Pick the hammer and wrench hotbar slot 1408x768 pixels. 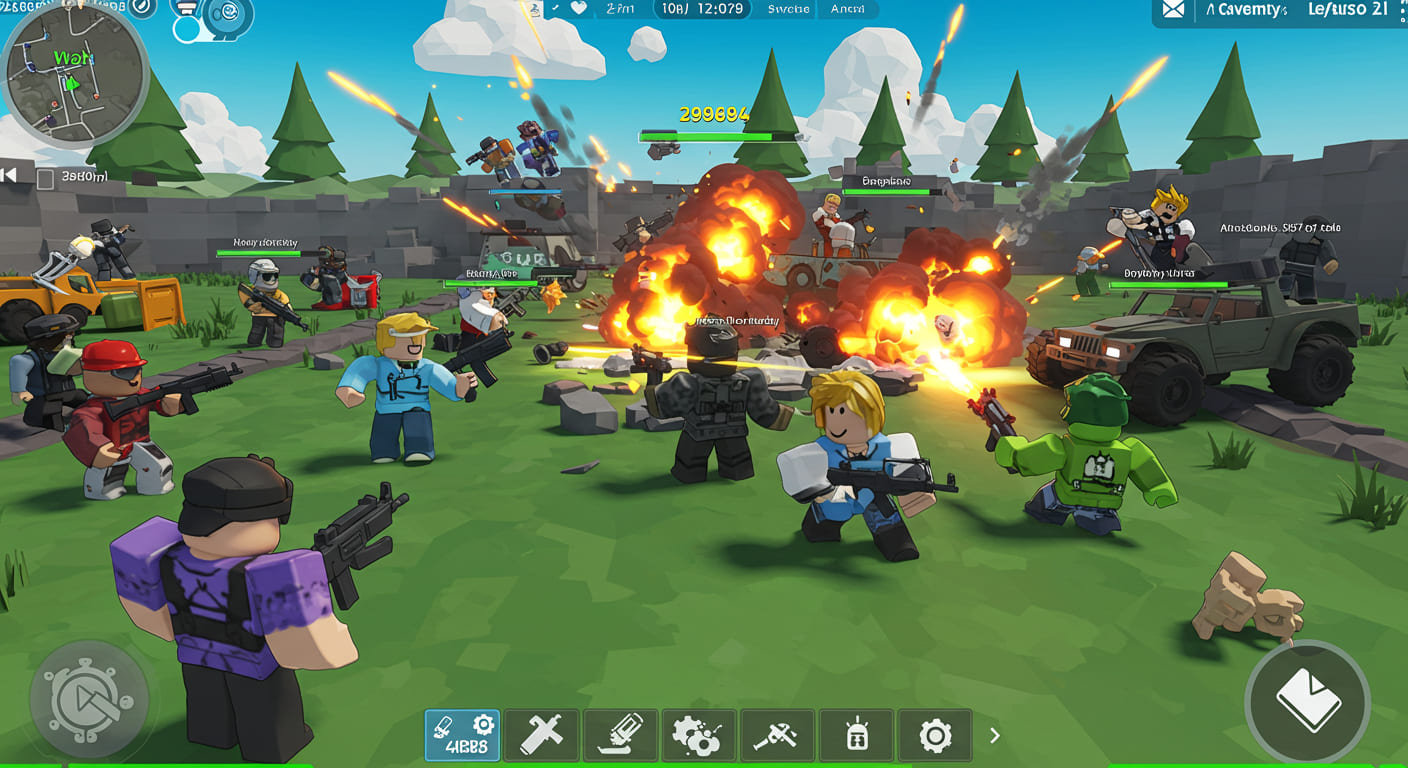(x=777, y=736)
